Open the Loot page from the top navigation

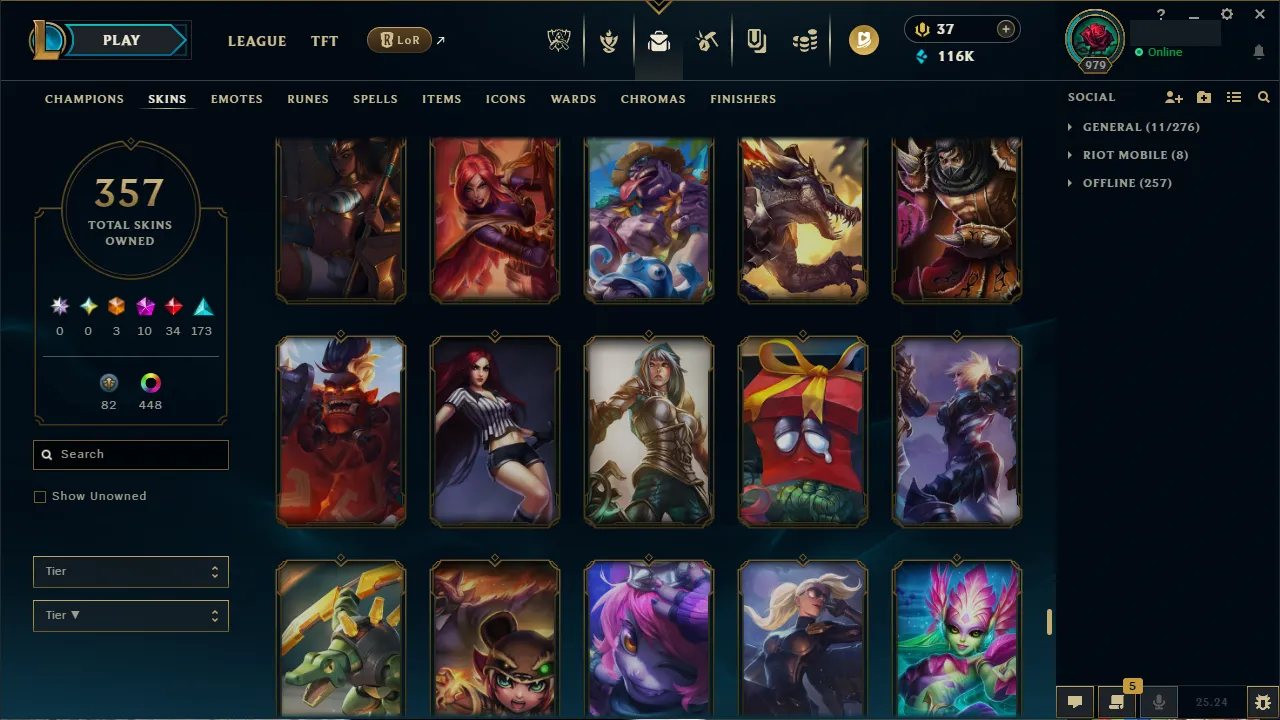[657, 40]
